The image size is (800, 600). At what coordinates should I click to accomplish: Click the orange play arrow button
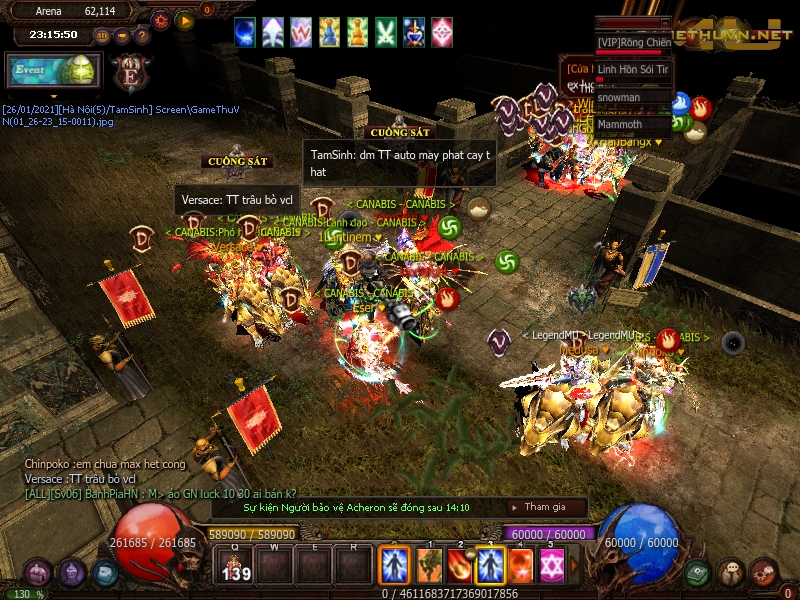pyautogui.click(x=185, y=20)
